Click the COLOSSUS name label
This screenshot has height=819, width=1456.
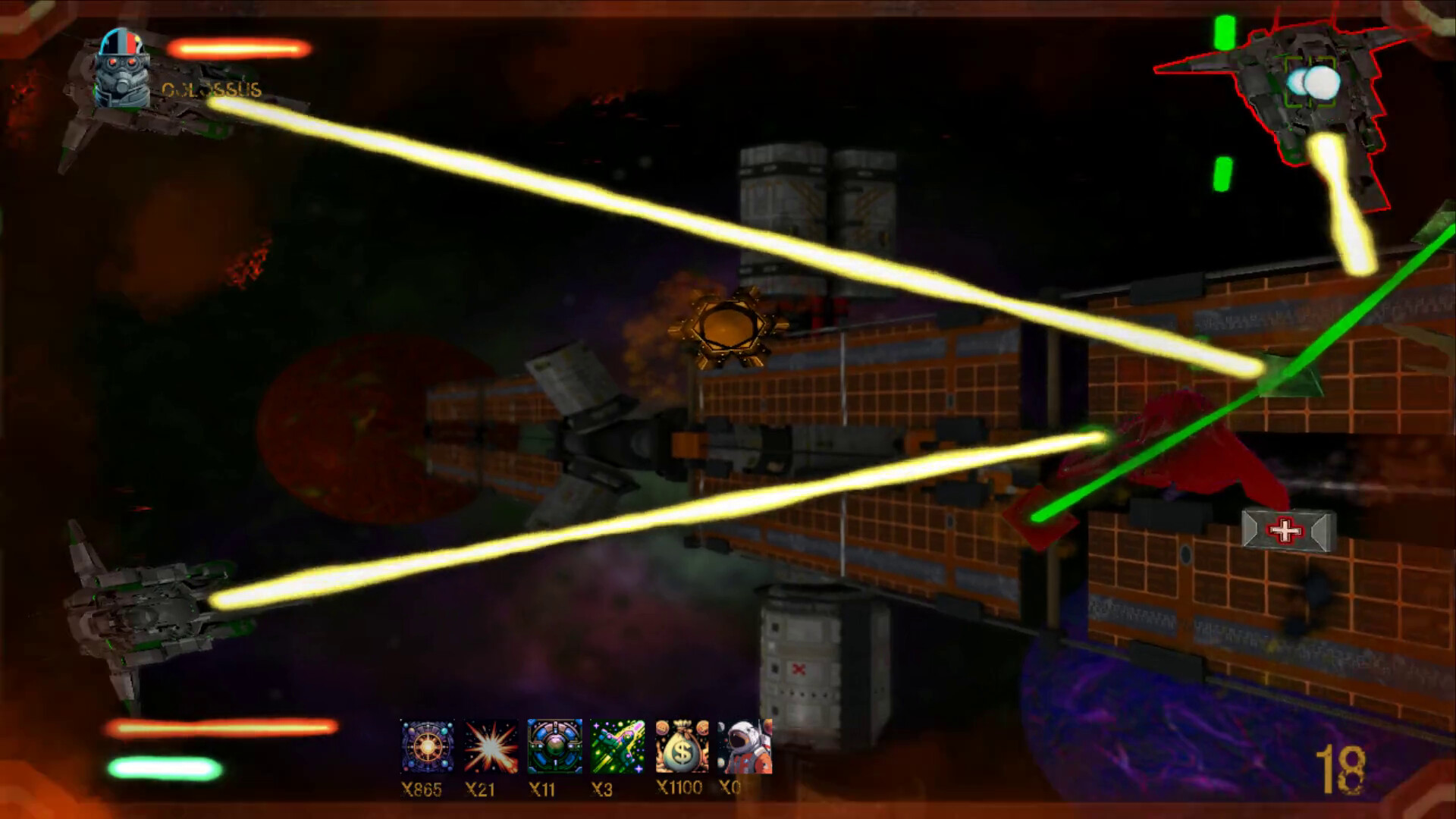click(210, 89)
